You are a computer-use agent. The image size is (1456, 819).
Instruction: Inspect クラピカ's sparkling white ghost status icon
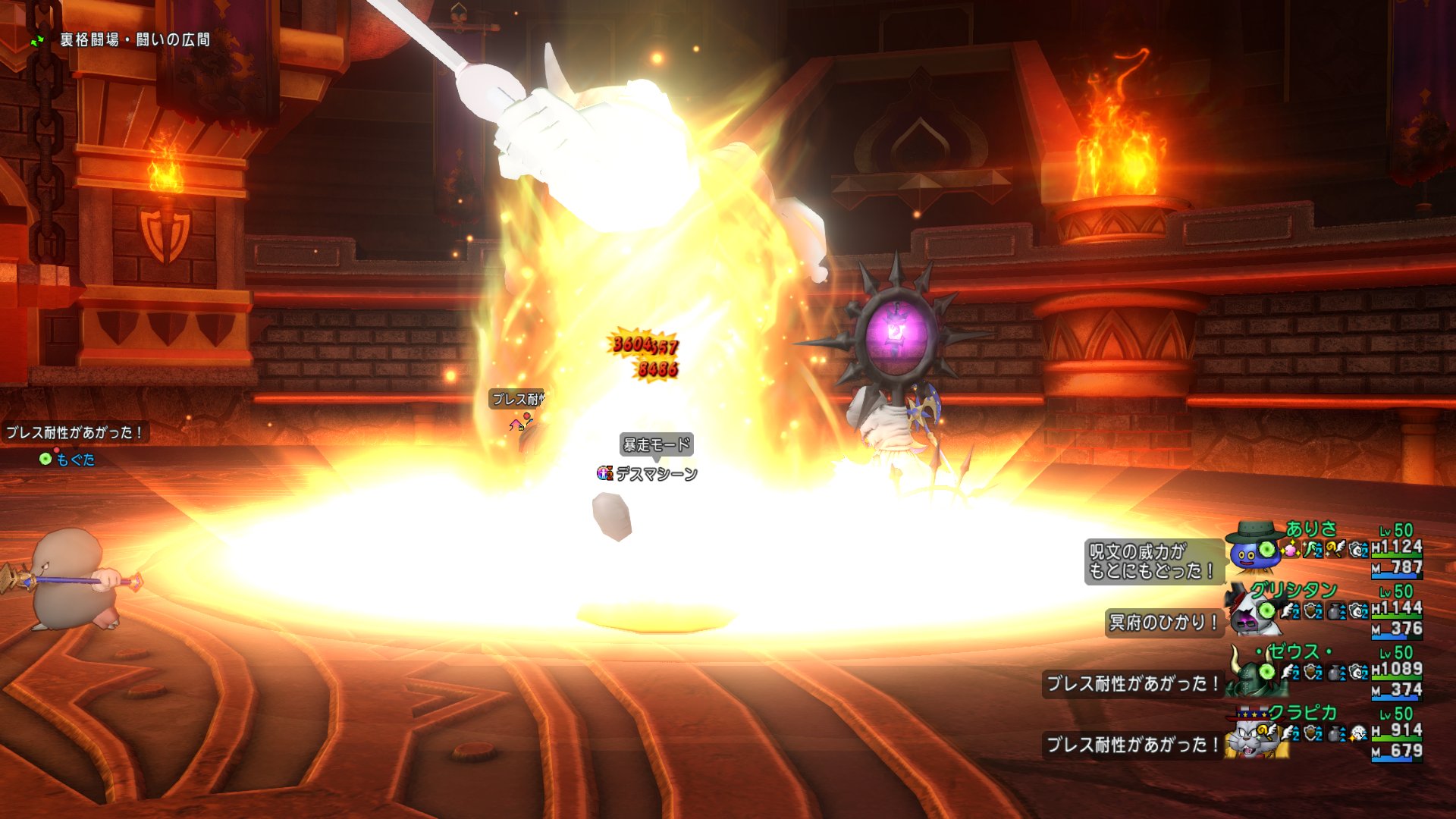(1358, 733)
